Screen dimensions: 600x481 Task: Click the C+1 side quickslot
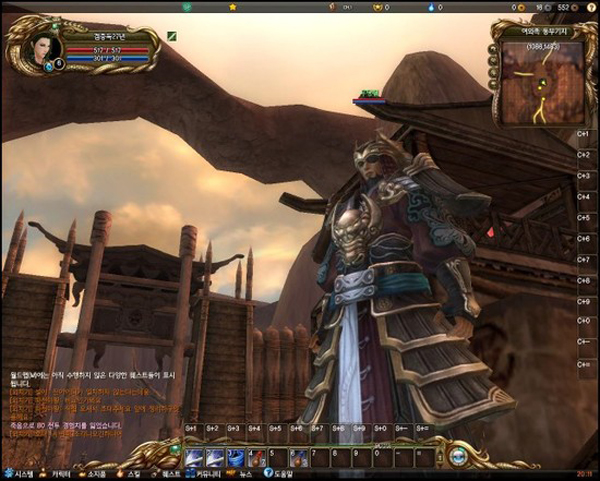pos(583,133)
